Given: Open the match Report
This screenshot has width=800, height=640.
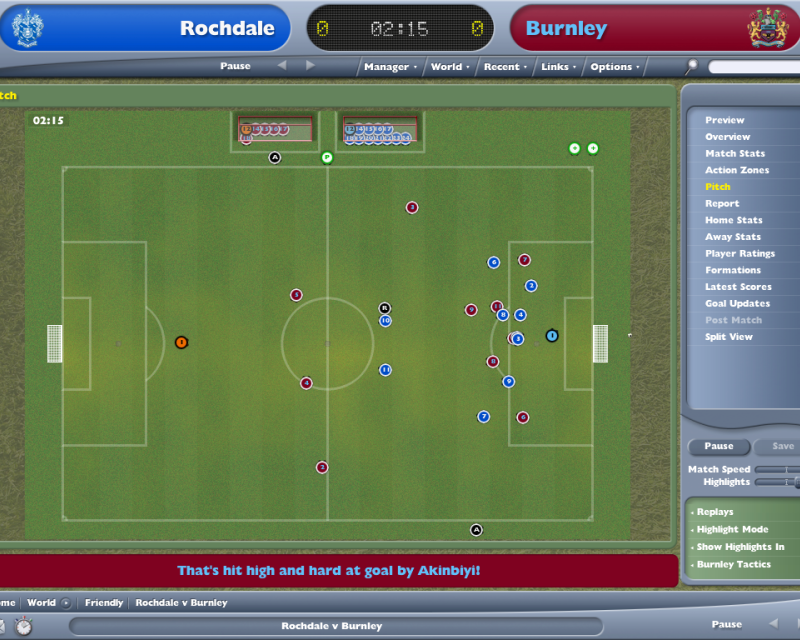Looking at the screenshot, I should click(722, 203).
